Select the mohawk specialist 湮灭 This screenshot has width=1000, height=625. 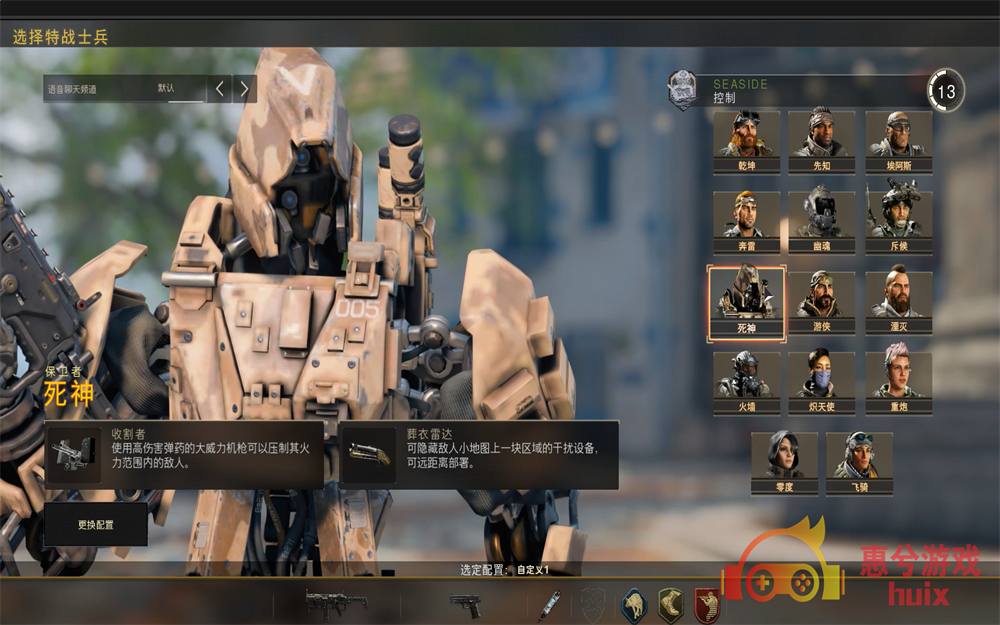pyautogui.click(x=898, y=302)
